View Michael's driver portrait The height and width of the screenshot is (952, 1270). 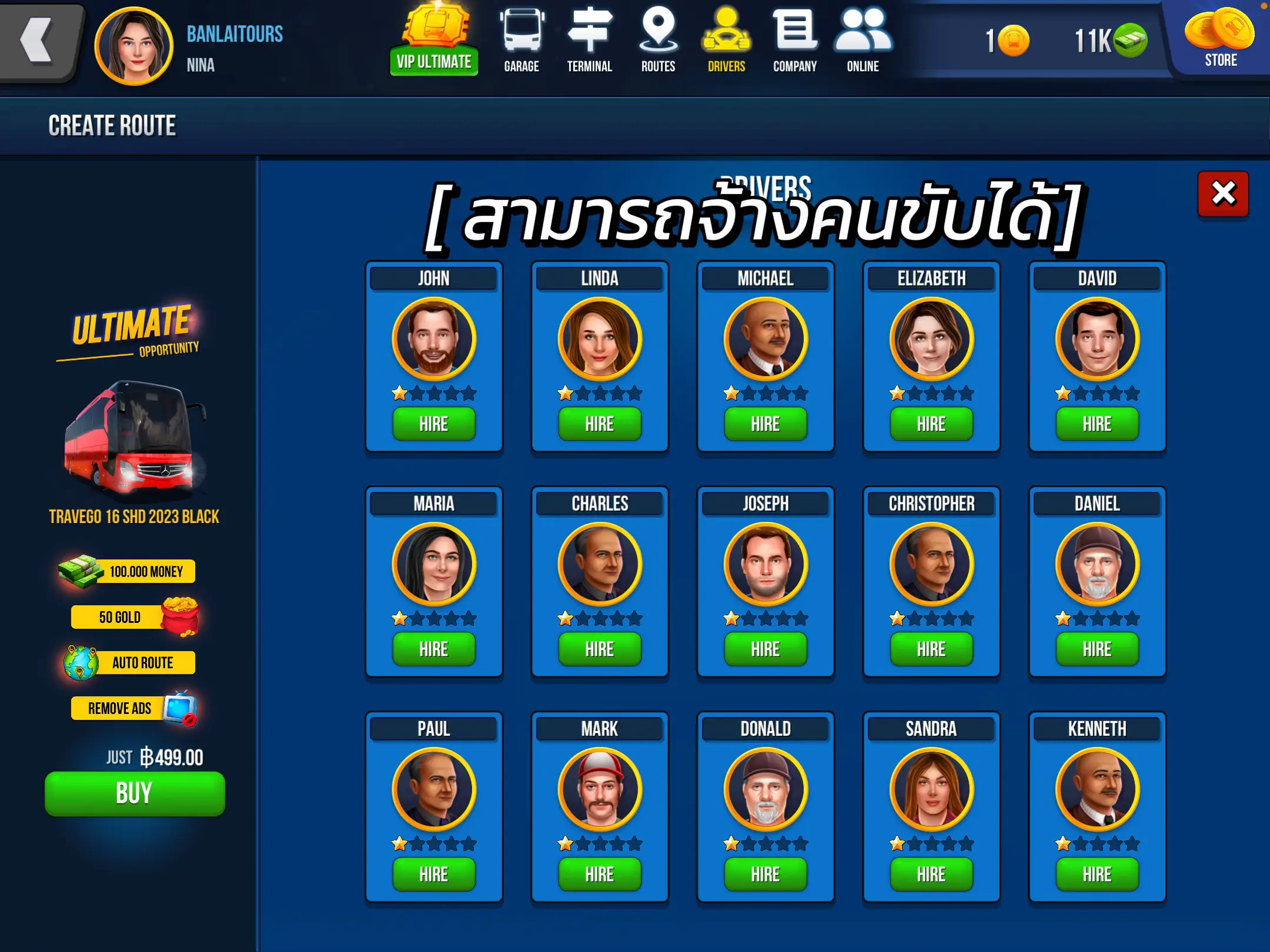tap(765, 338)
